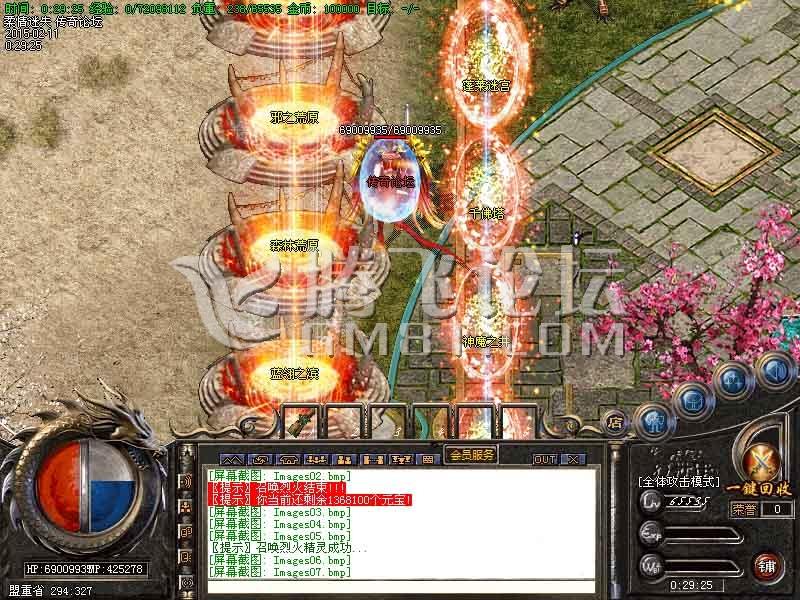Open the 店 shop button

(615, 422)
